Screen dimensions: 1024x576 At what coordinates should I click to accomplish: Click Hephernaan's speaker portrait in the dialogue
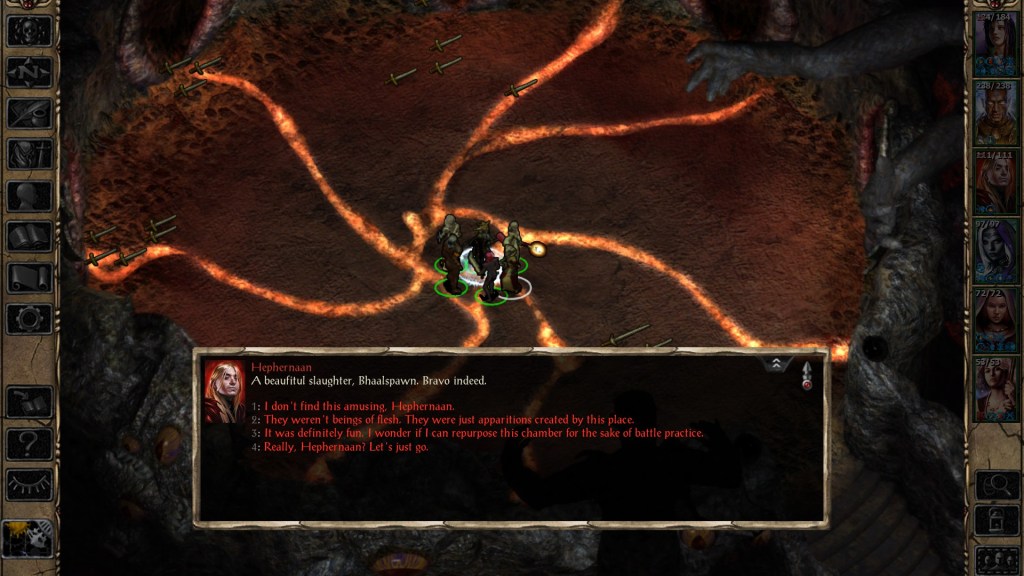coord(225,391)
